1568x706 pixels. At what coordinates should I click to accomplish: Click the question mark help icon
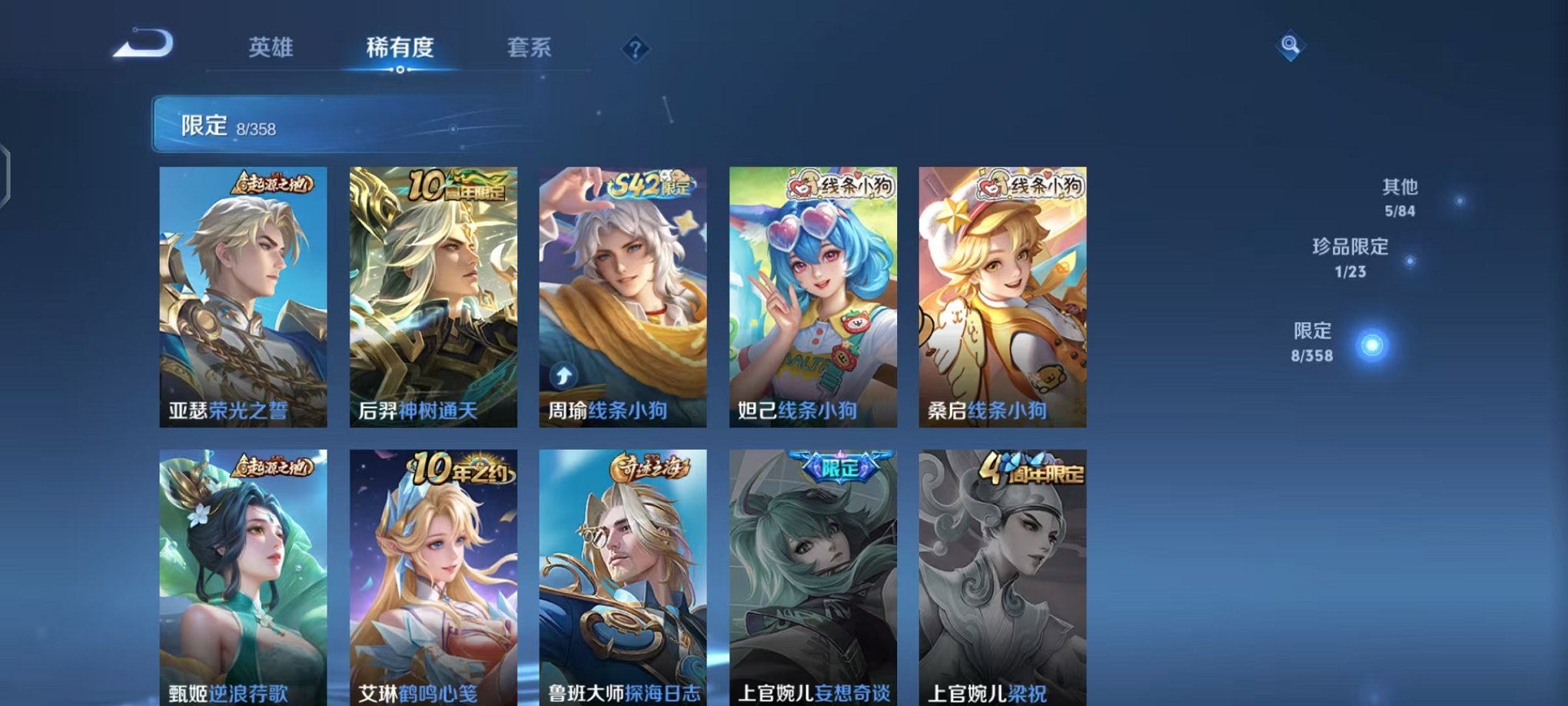coord(635,49)
